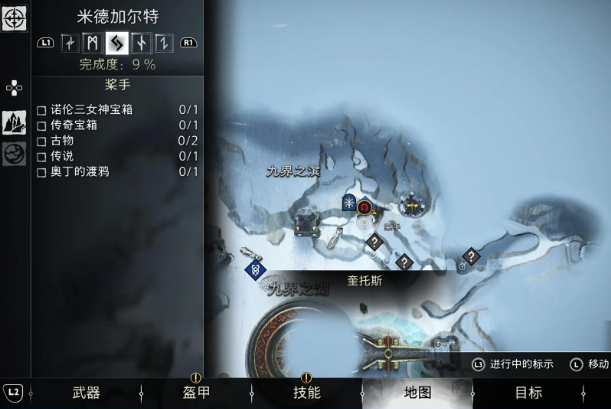The height and width of the screenshot is (409, 611).
Task: Select the highlighted Midgard rune icon
Action: (x=117, y=42)
